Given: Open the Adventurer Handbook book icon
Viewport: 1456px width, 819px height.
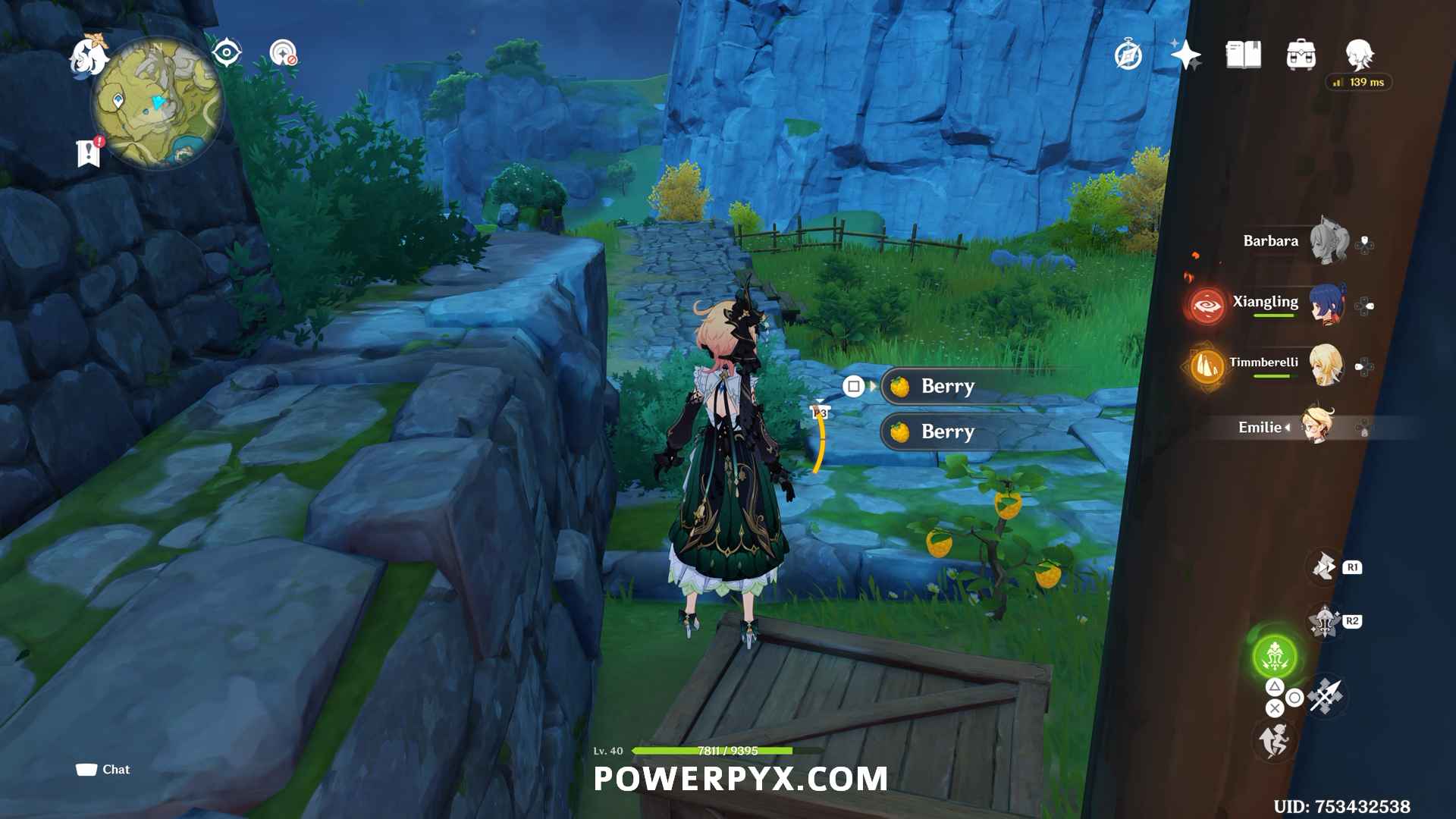Looking at the screenshot, I should click(x=1243, y=55).
